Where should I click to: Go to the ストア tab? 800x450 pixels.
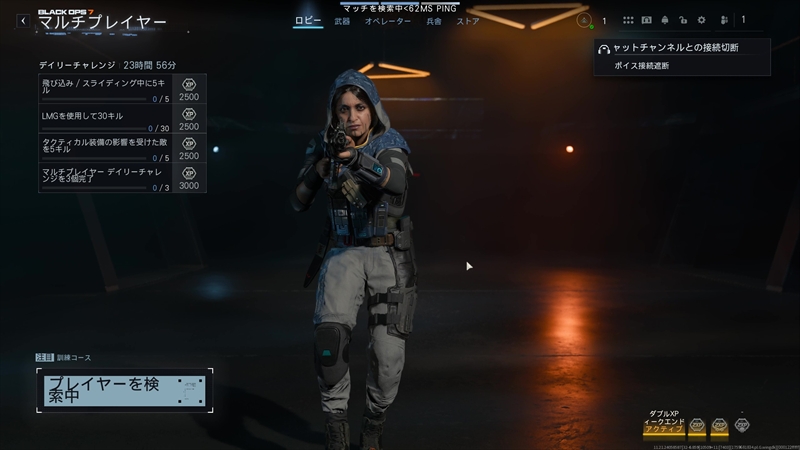point(467,21)
